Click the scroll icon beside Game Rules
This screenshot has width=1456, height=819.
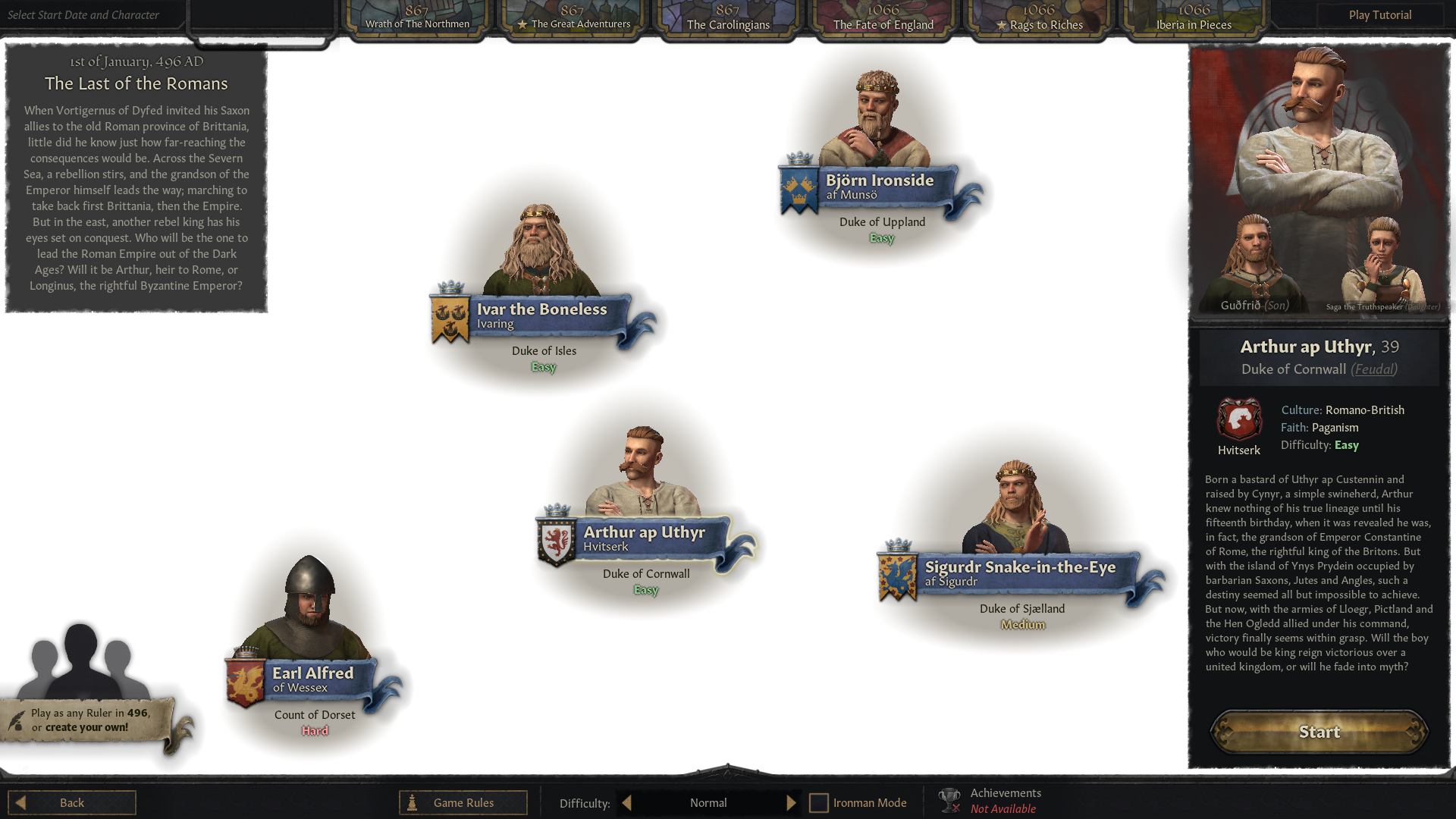tap(410, 802)
